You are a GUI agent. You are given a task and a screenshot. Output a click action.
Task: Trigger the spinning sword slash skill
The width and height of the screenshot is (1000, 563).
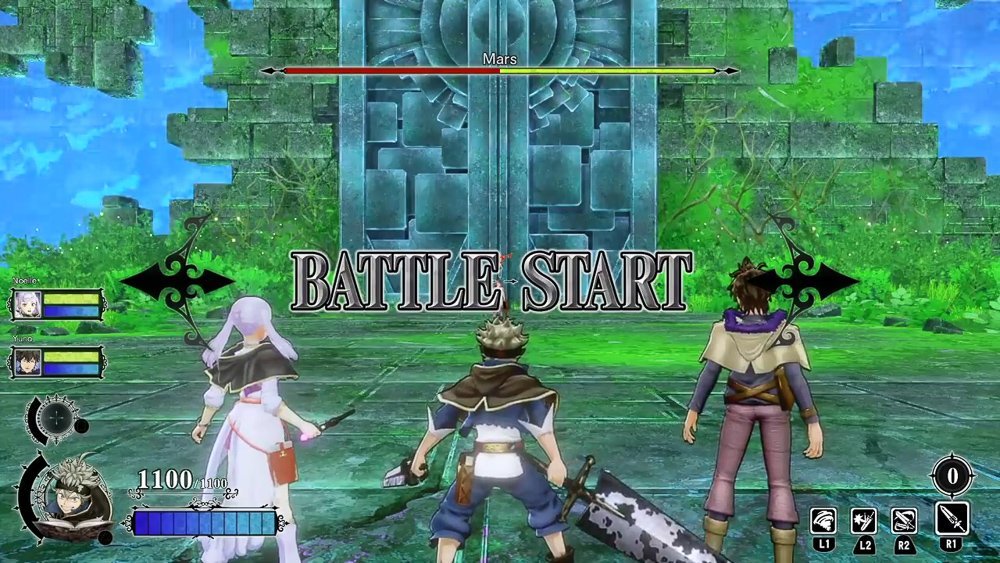[x=904, y=520]
